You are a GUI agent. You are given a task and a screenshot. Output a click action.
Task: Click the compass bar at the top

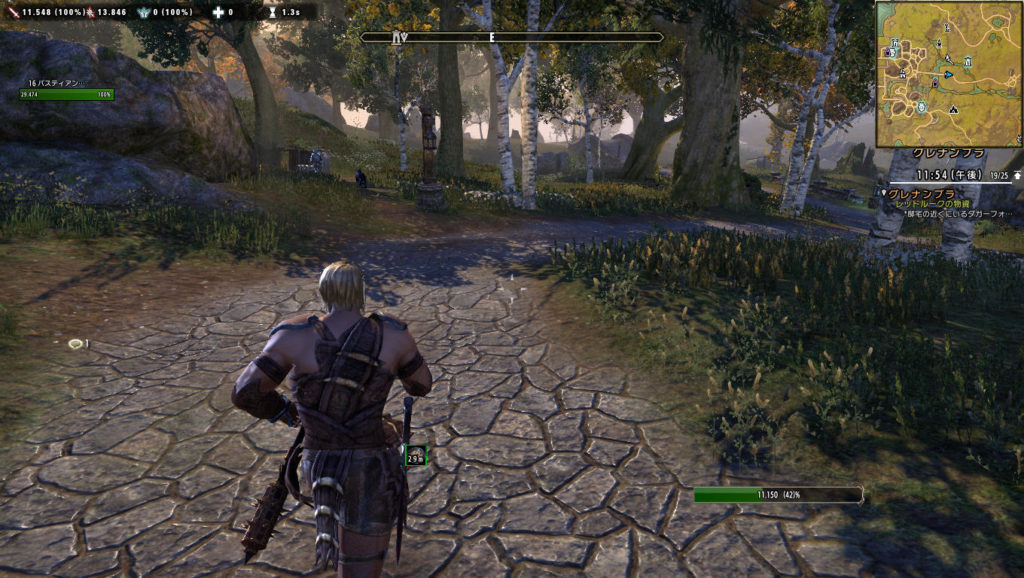(x=512, y=37)
